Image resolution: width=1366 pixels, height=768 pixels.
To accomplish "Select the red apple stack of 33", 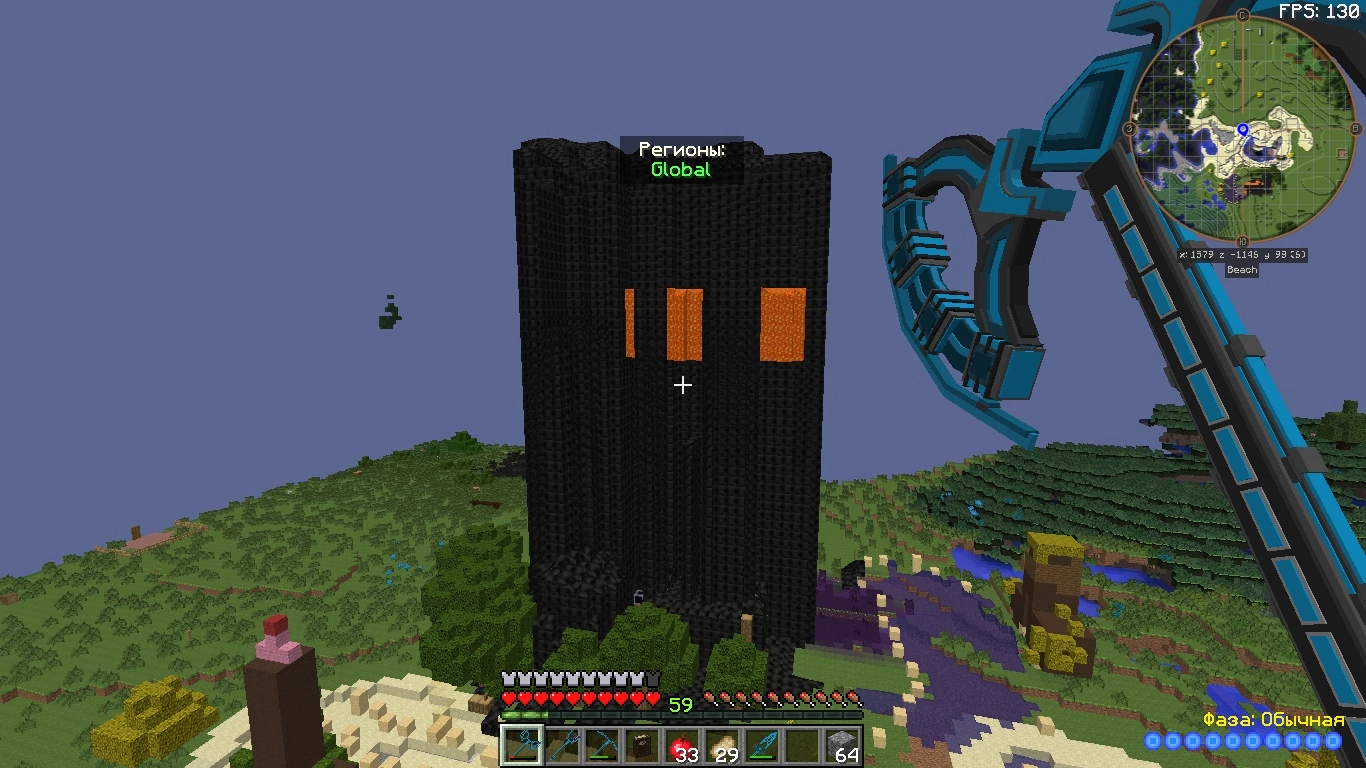I will tap(682, 745).
